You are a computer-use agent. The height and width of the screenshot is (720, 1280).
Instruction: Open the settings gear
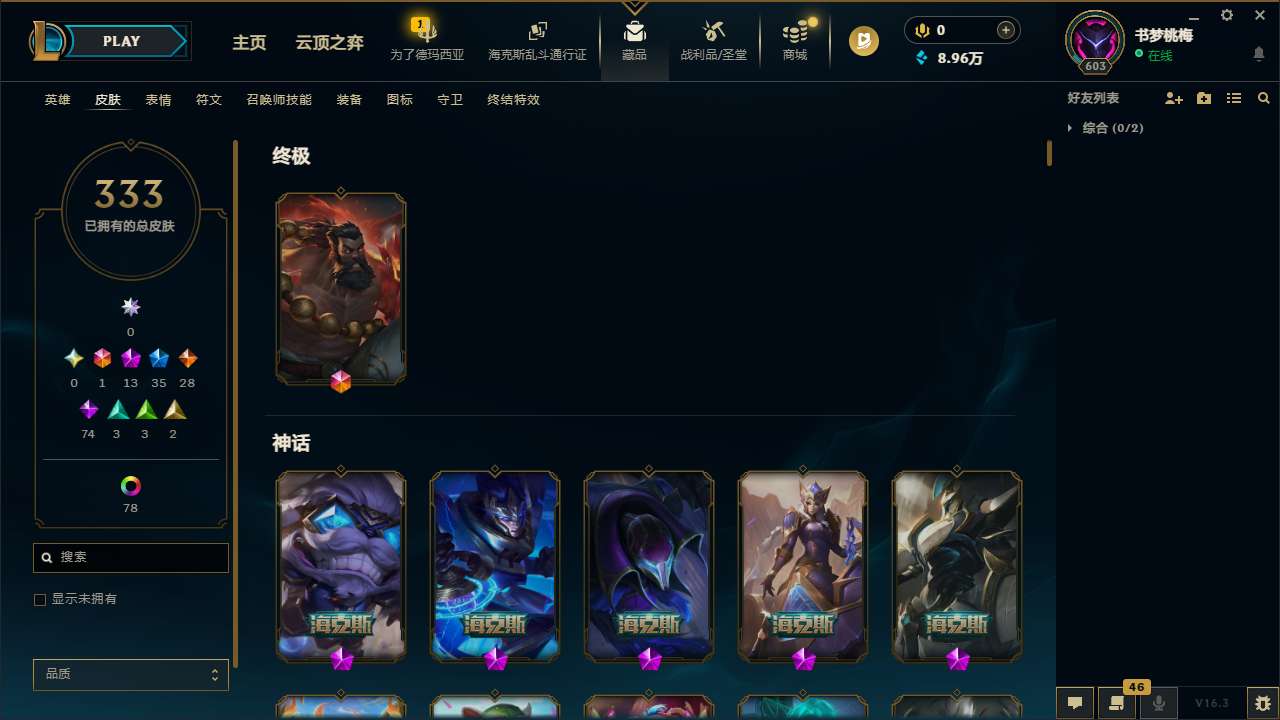[1226, 15]
